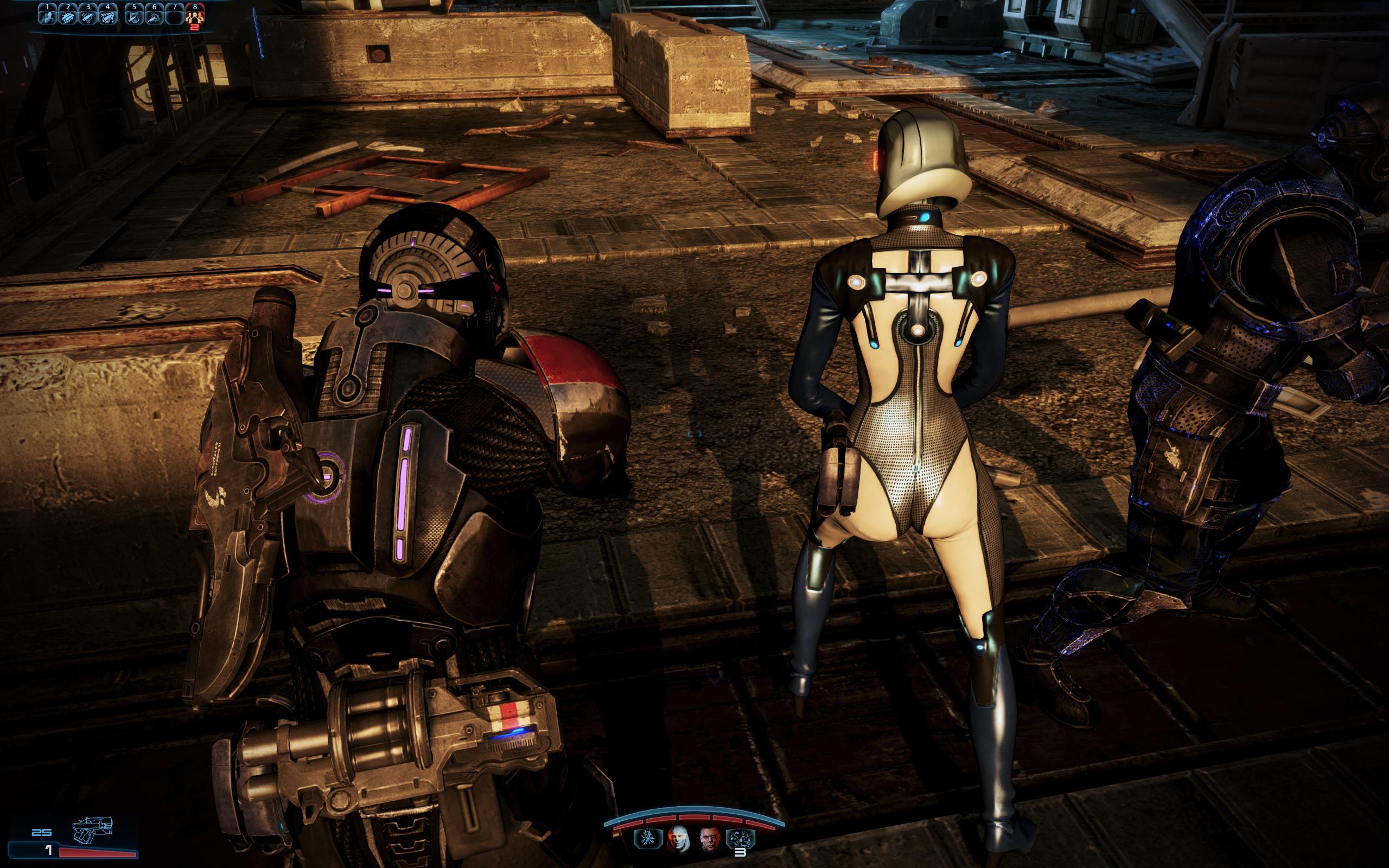Enable the Disruptor Ammo power in slot 4

click(x=107, y=16)
